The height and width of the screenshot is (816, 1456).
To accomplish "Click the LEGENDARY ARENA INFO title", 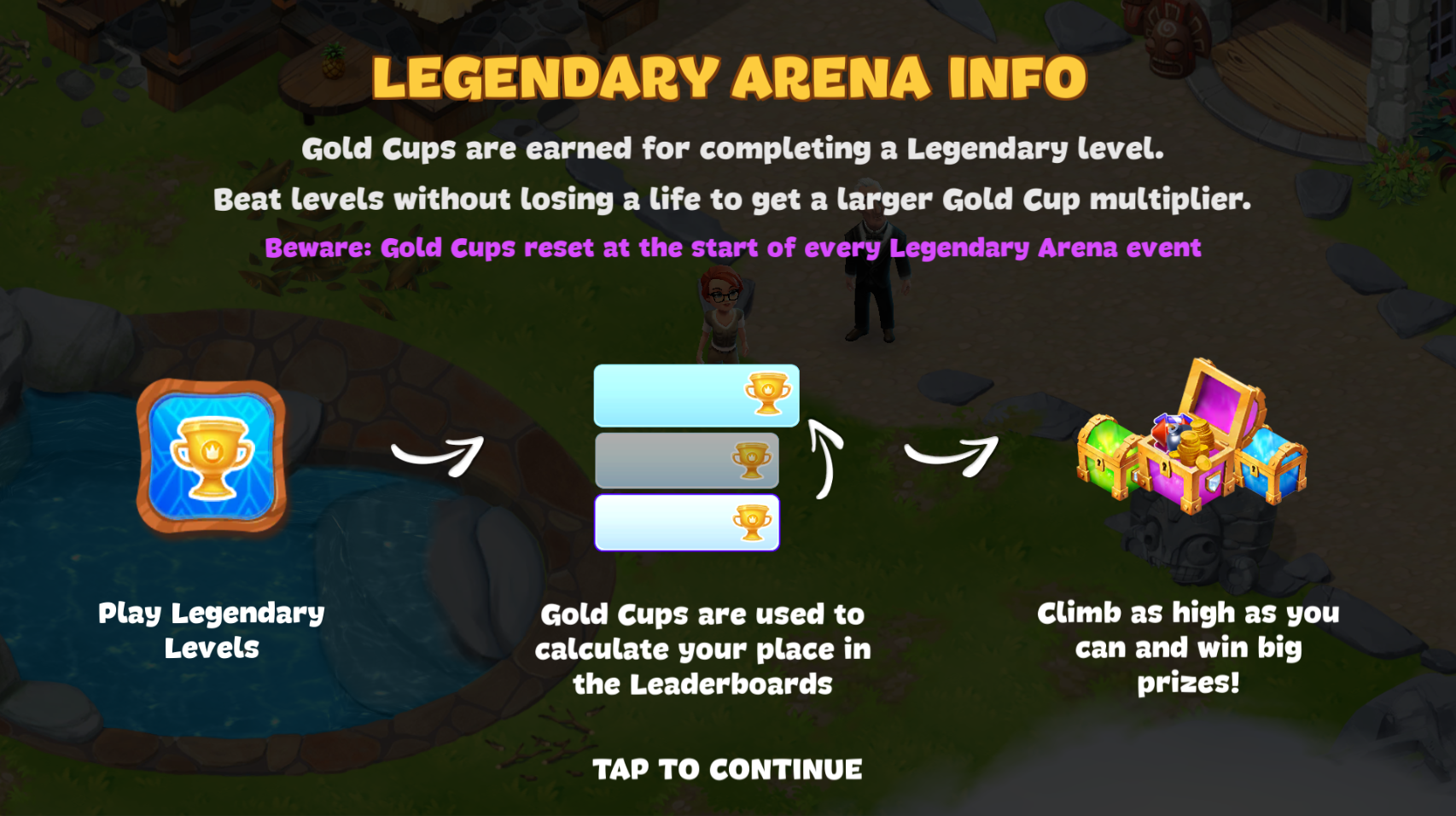I will [x=728, y=77].
